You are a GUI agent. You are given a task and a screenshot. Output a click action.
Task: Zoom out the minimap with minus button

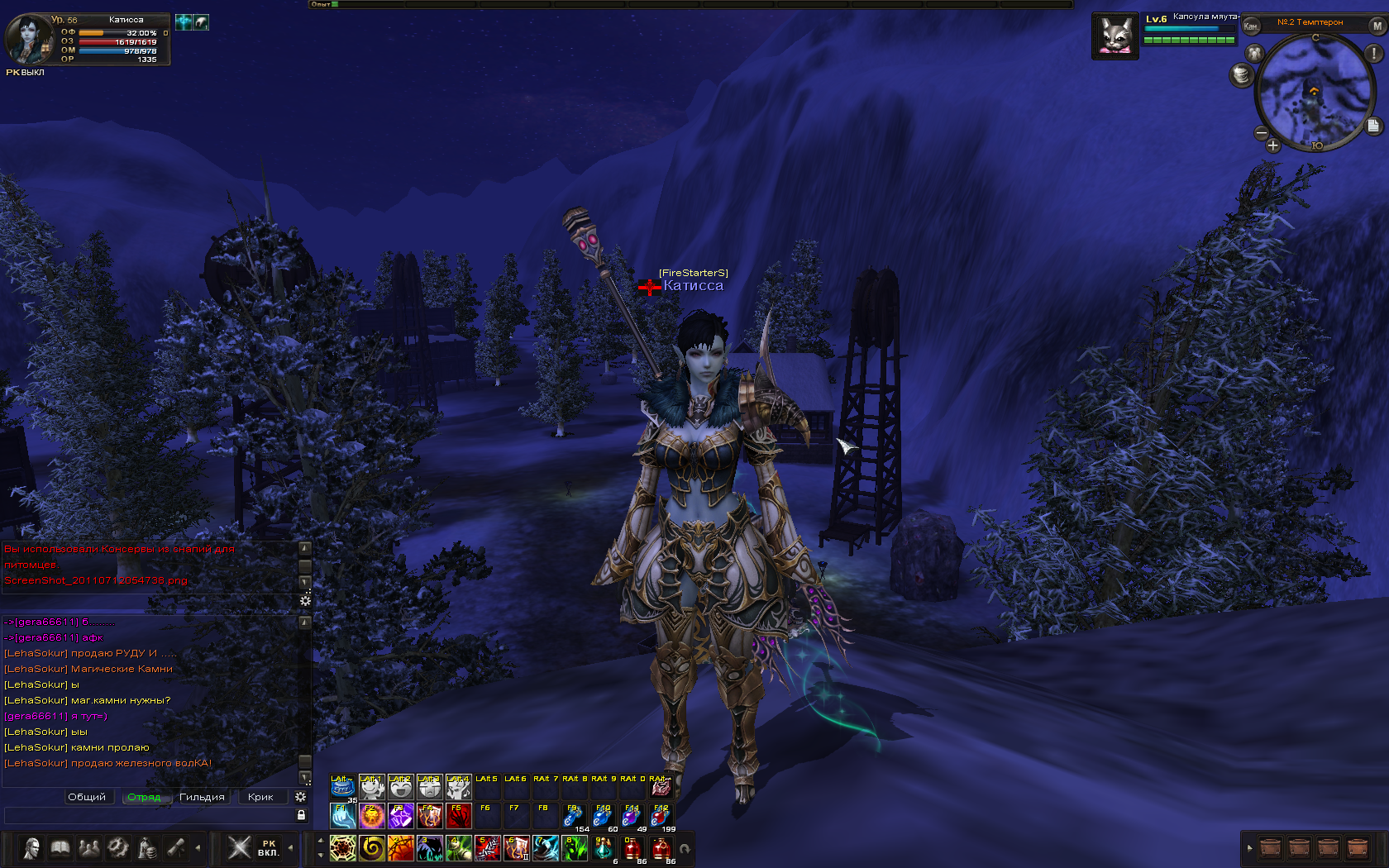(x=1262, y=132)
